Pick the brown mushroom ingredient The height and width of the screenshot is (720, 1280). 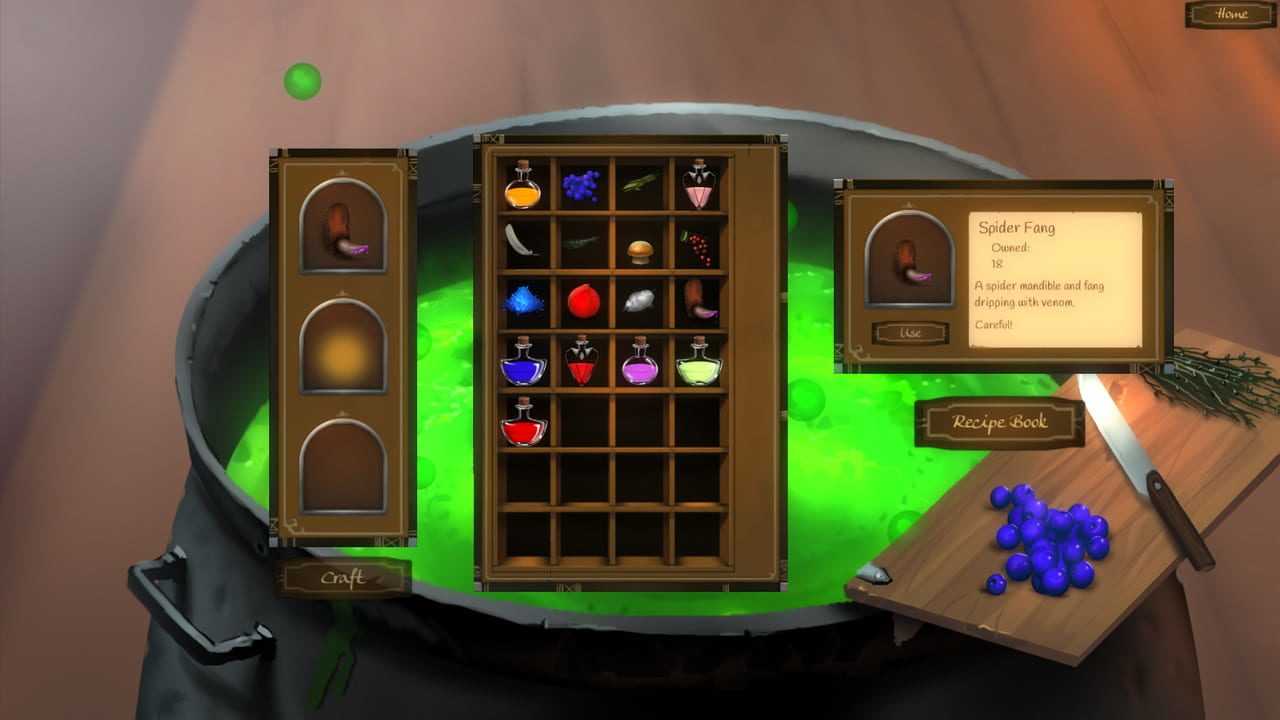click(x=640, y=250)
